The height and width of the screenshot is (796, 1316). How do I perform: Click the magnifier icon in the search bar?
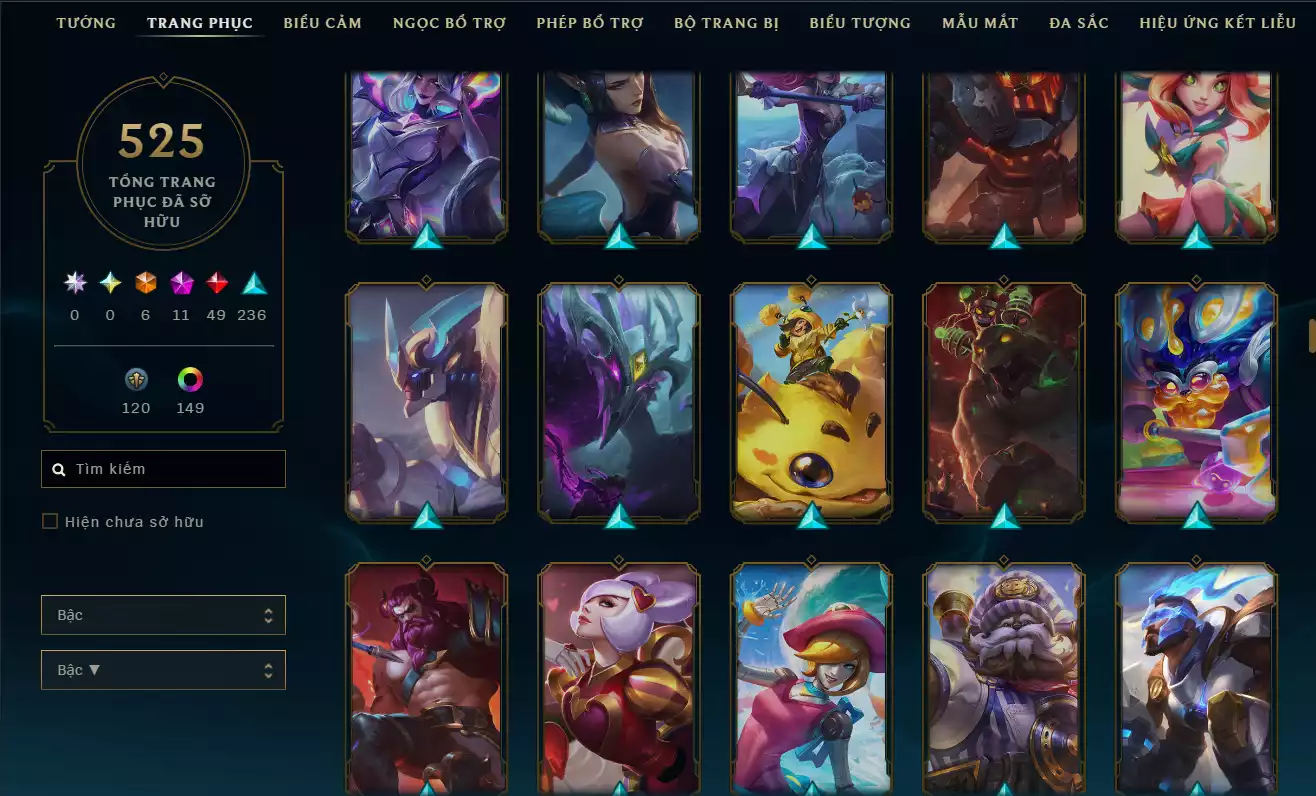[x=57, y=468]
